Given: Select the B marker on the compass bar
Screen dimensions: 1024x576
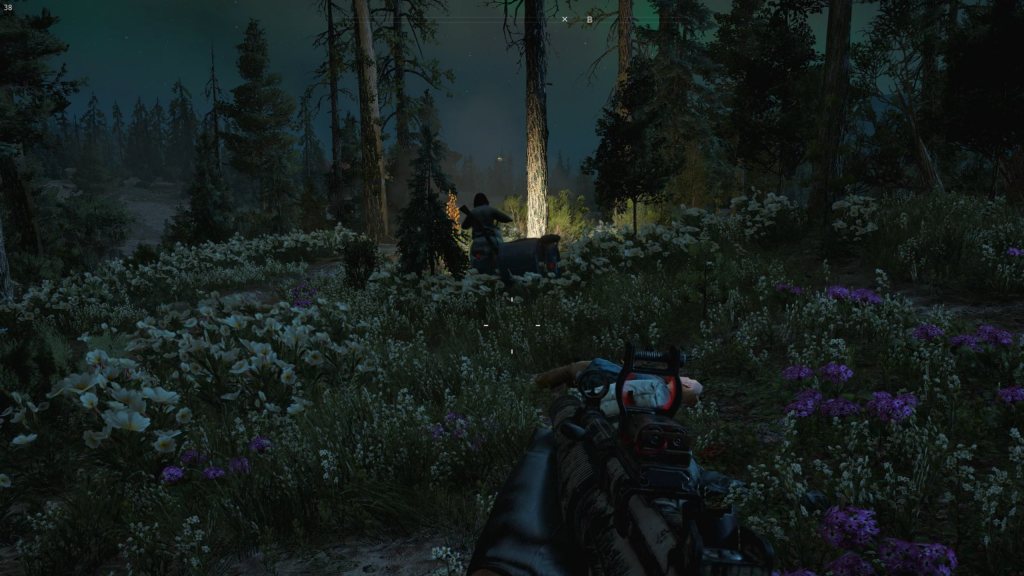Looking at the screenshot, I should [589, 19].
